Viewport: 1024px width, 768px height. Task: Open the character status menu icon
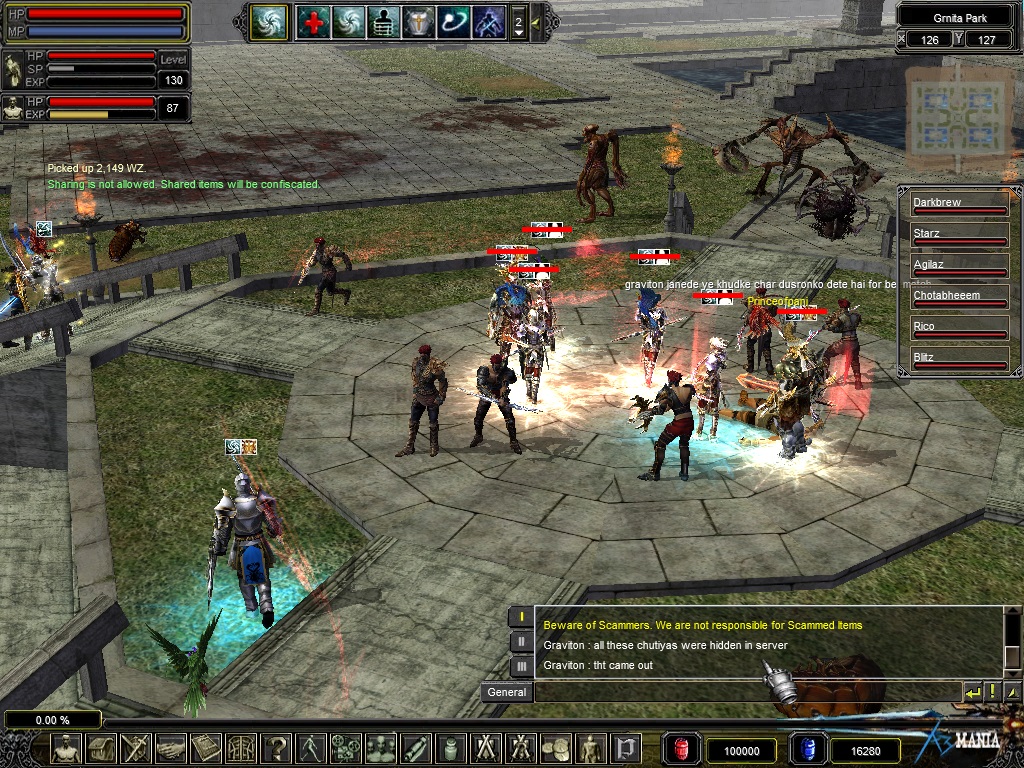pyautogui.click(x=66, y=748)
